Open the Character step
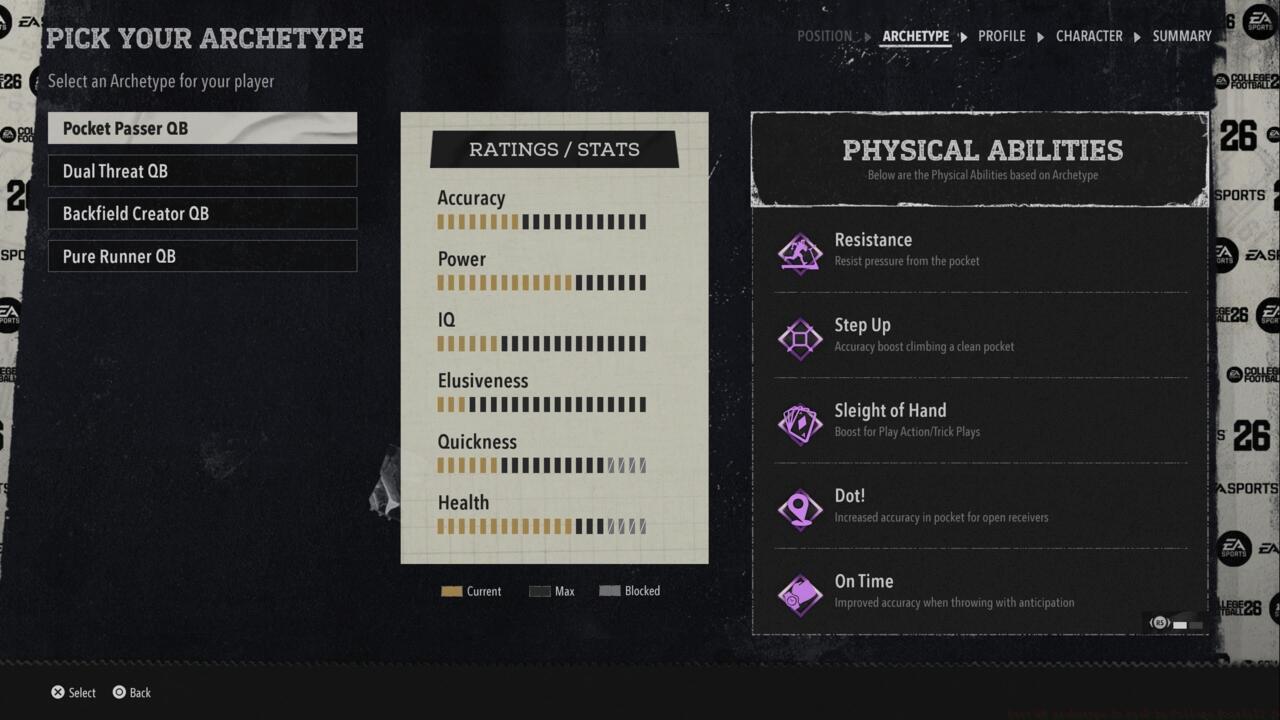The height and width of the screenshot is (720, 1280). tap(1089, 36)
